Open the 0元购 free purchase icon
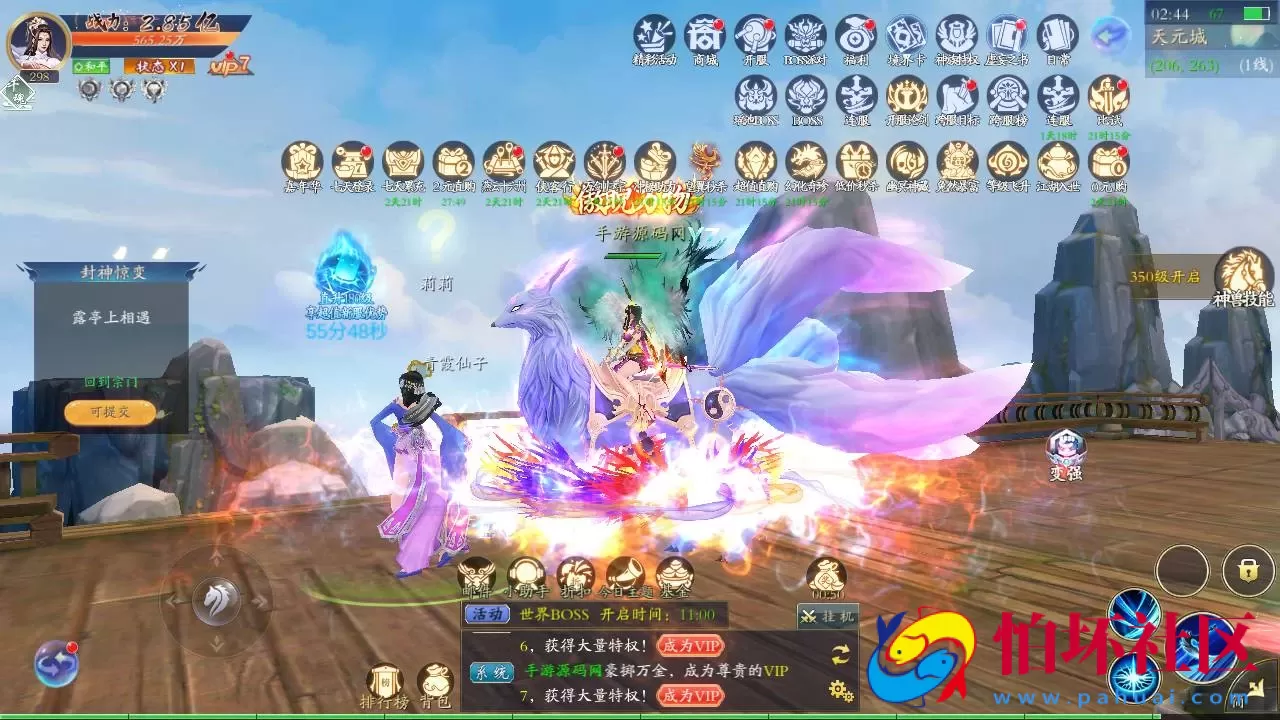Screen dimensions: 1280x720 (1108, 162)
